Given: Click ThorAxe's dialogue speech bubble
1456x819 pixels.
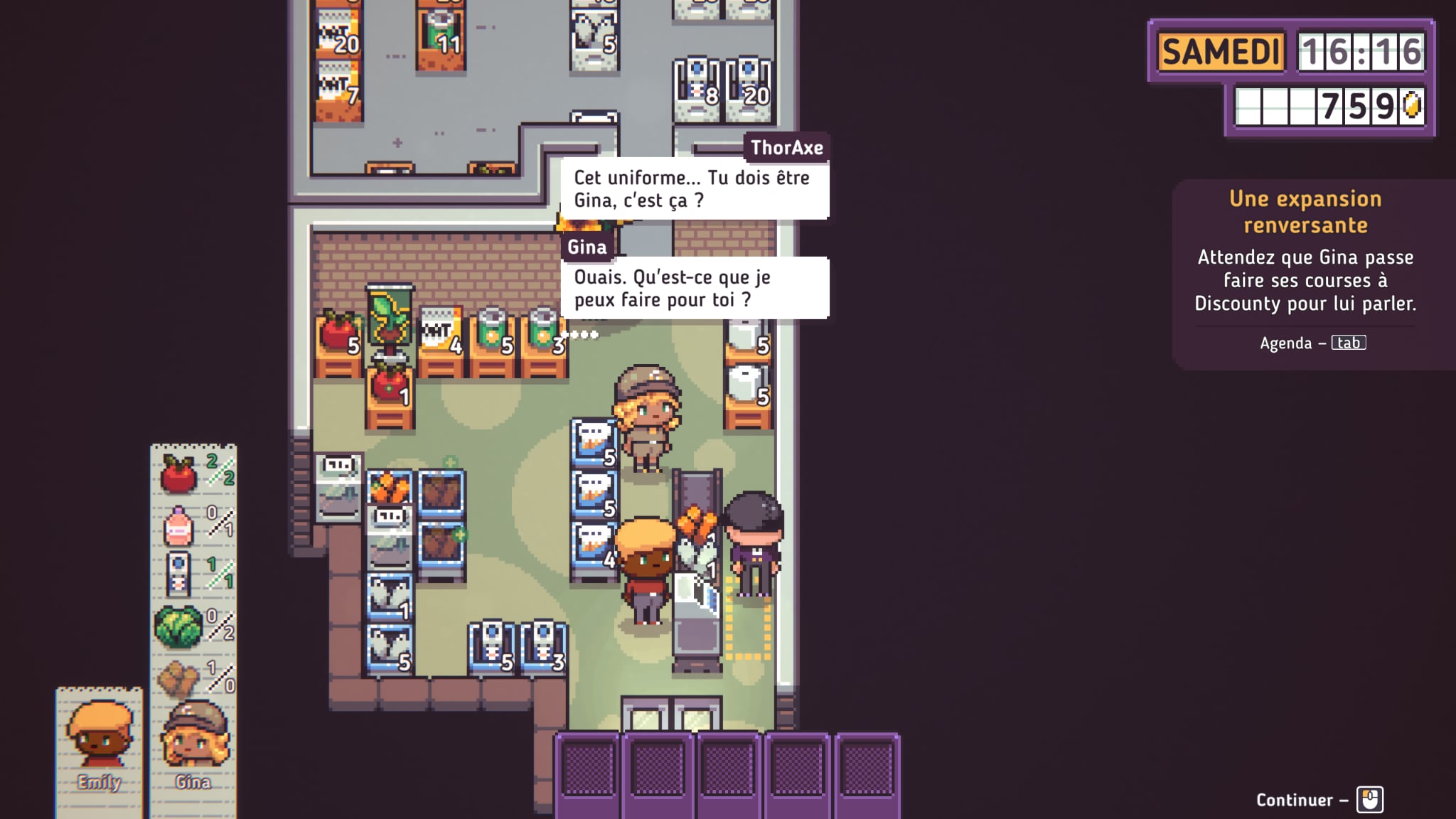Looking at the screenshot, I should pos(694,188).
